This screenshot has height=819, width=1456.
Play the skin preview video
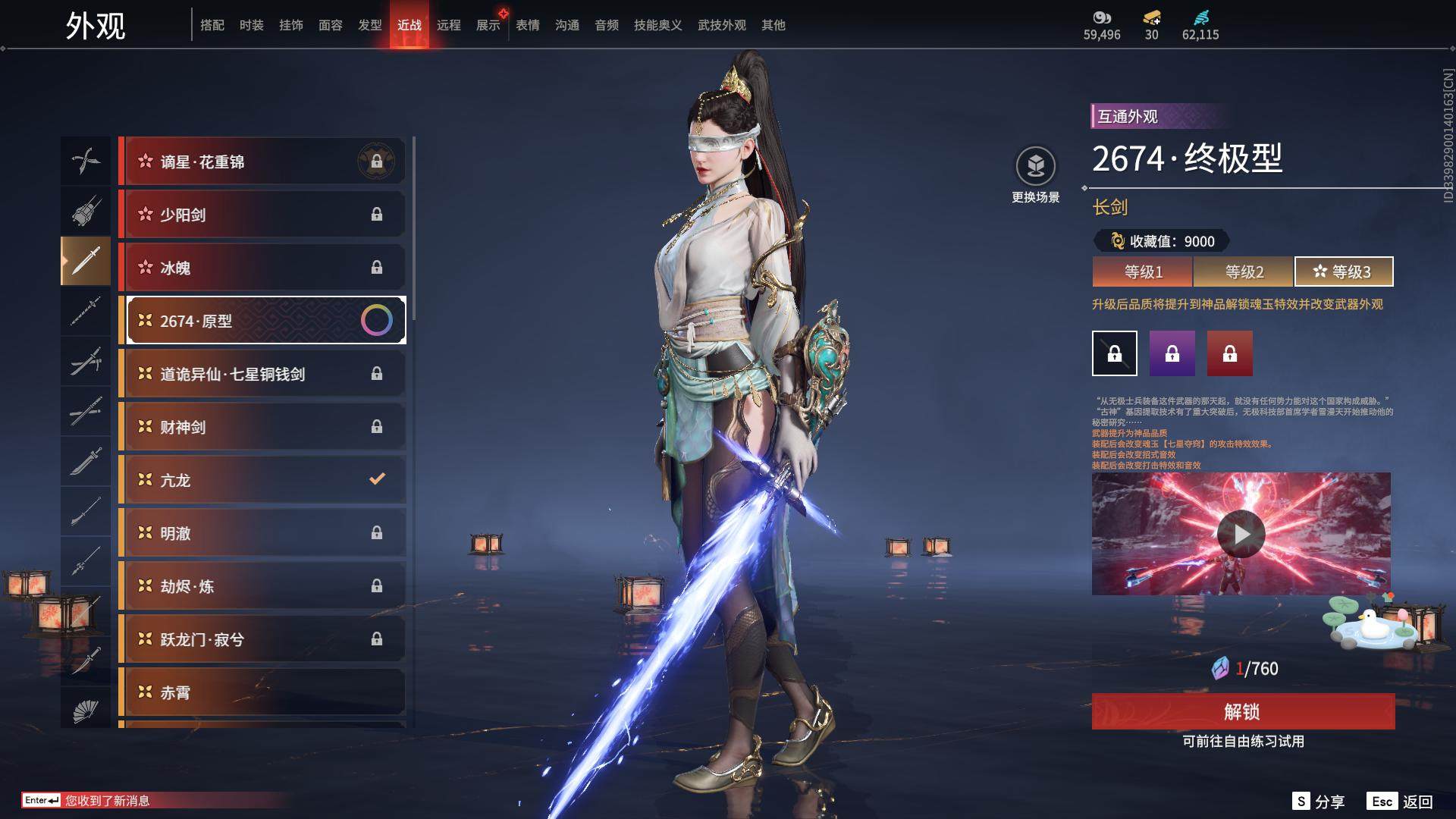tap(1241, 534)
